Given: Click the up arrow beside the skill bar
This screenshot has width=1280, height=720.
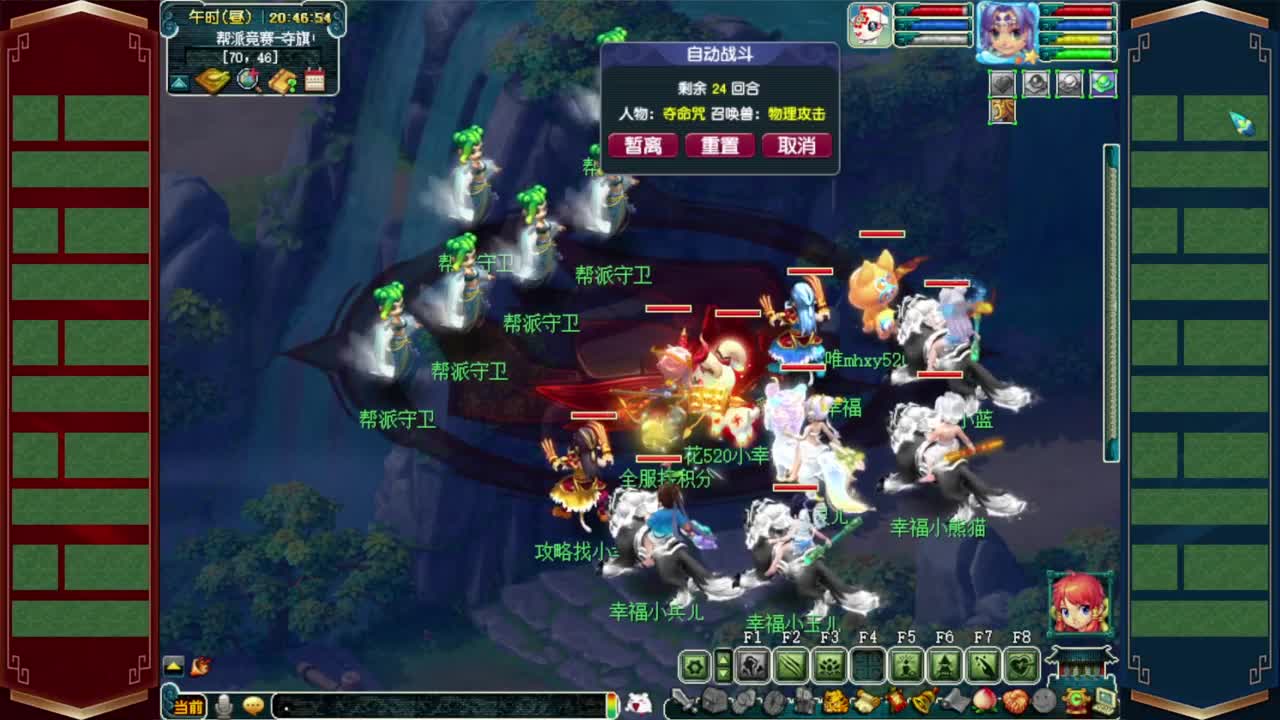Looking at the screenshot, I should [x=723, y=658].
